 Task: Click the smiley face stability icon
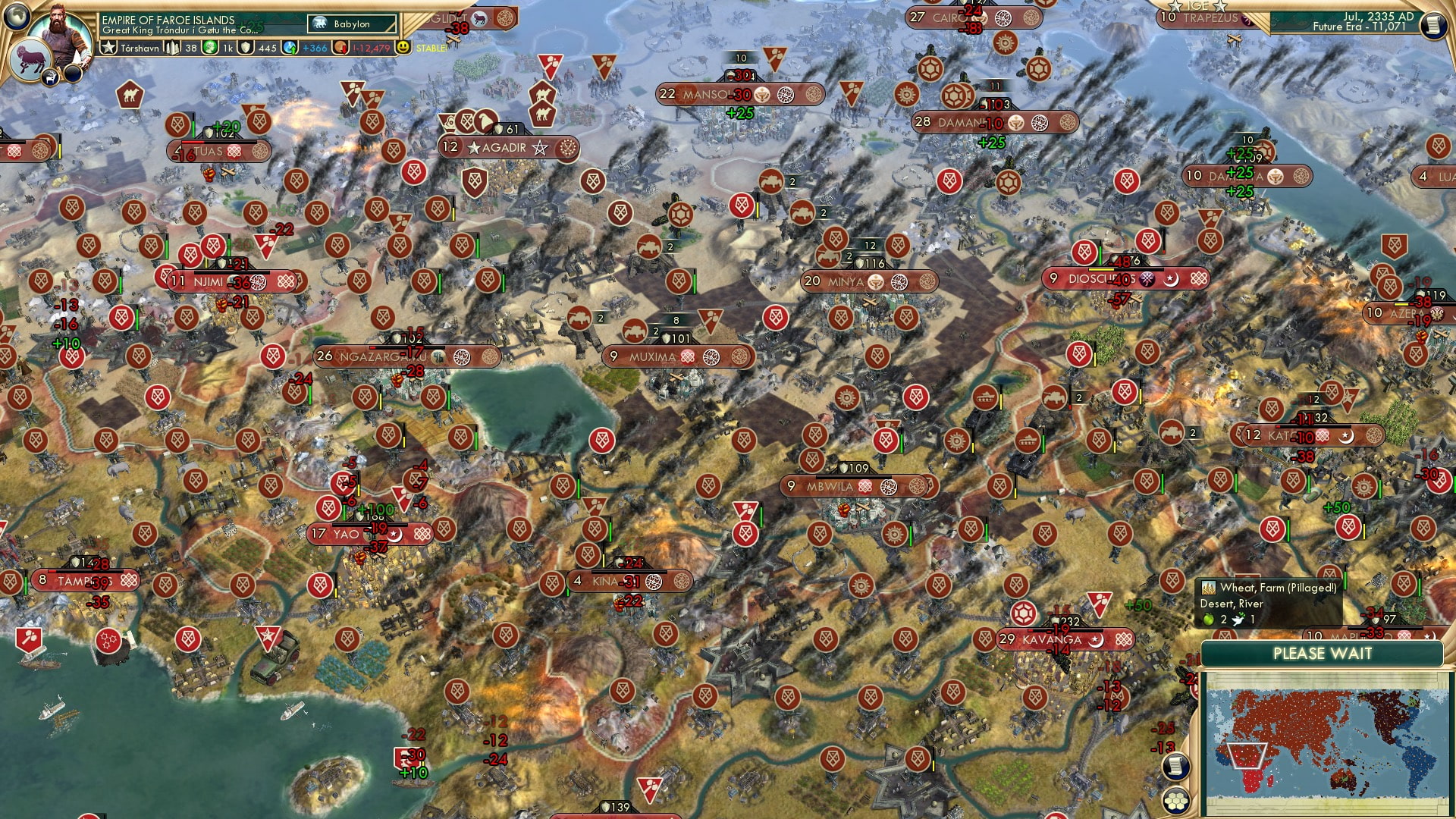403,47
